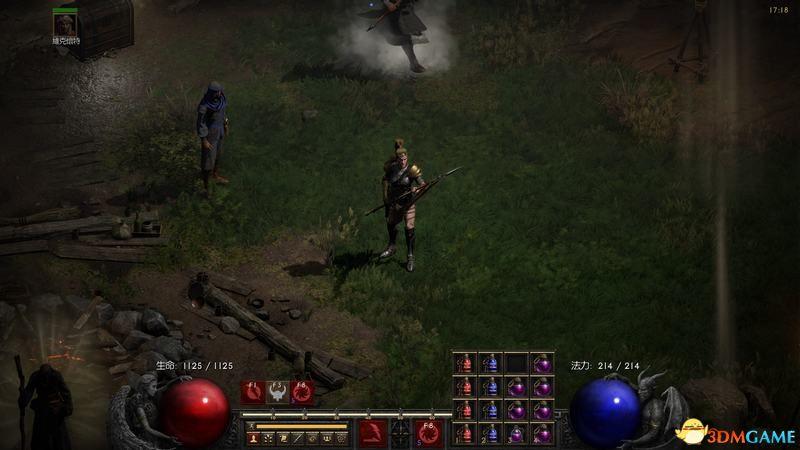Activate the F1 red skill icon

(254, 392)
